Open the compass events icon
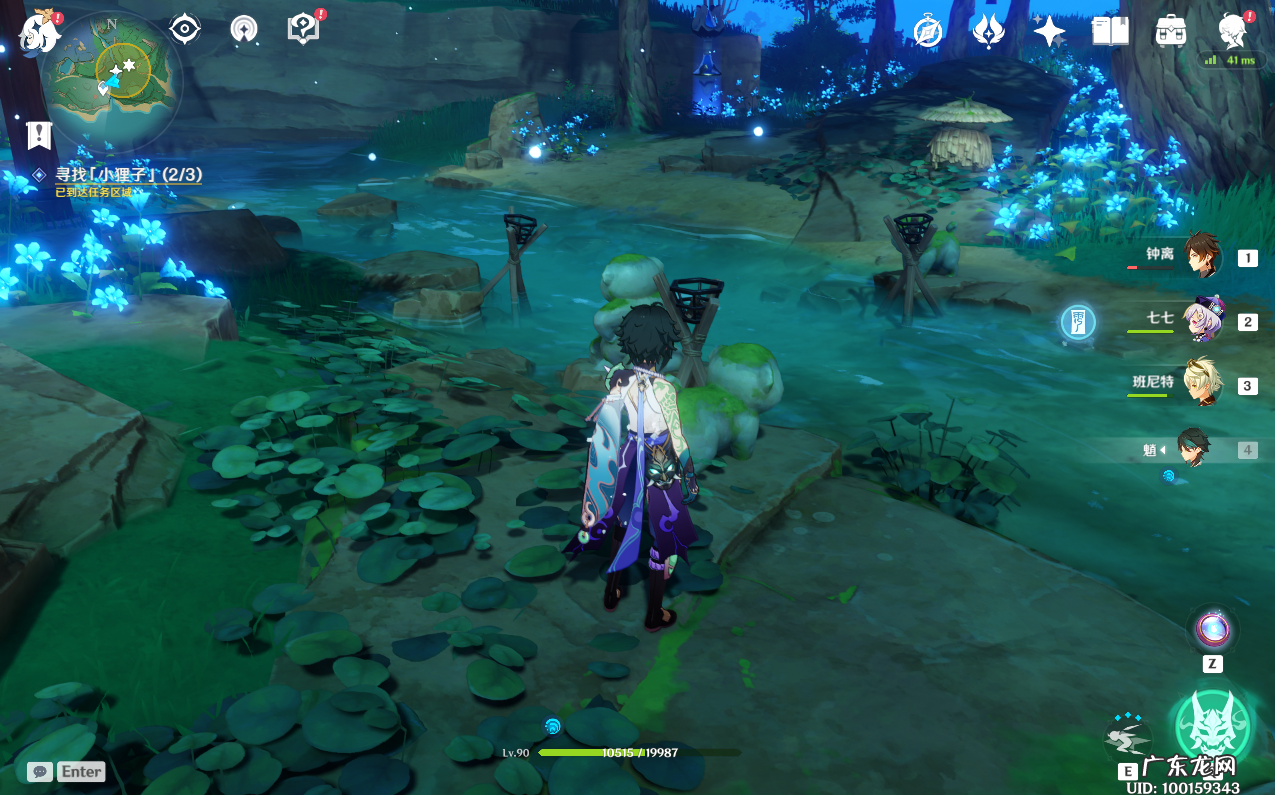 [928, 32]
